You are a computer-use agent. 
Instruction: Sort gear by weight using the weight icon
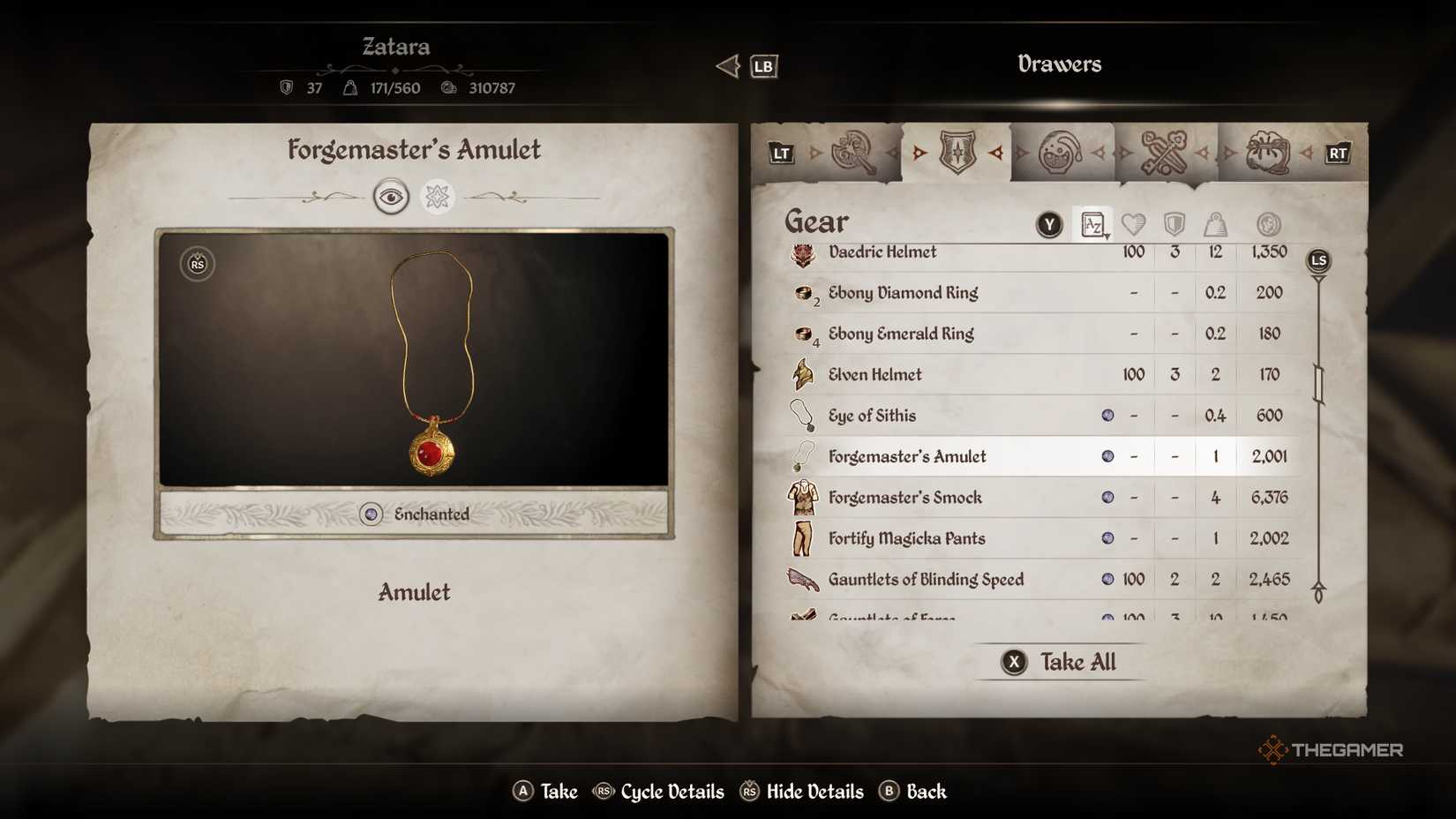click(1214, 223)
